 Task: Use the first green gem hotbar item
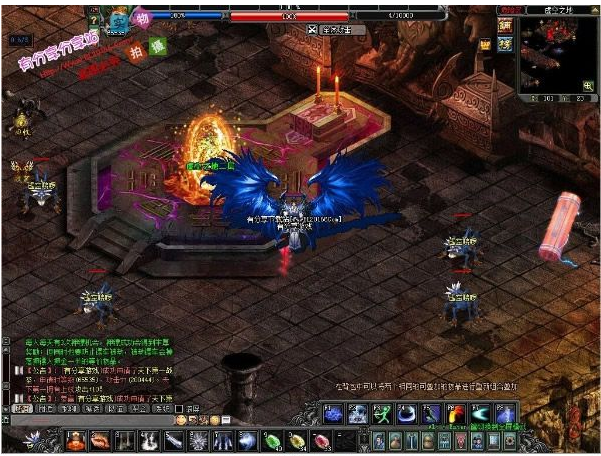(x=272, y=440)
